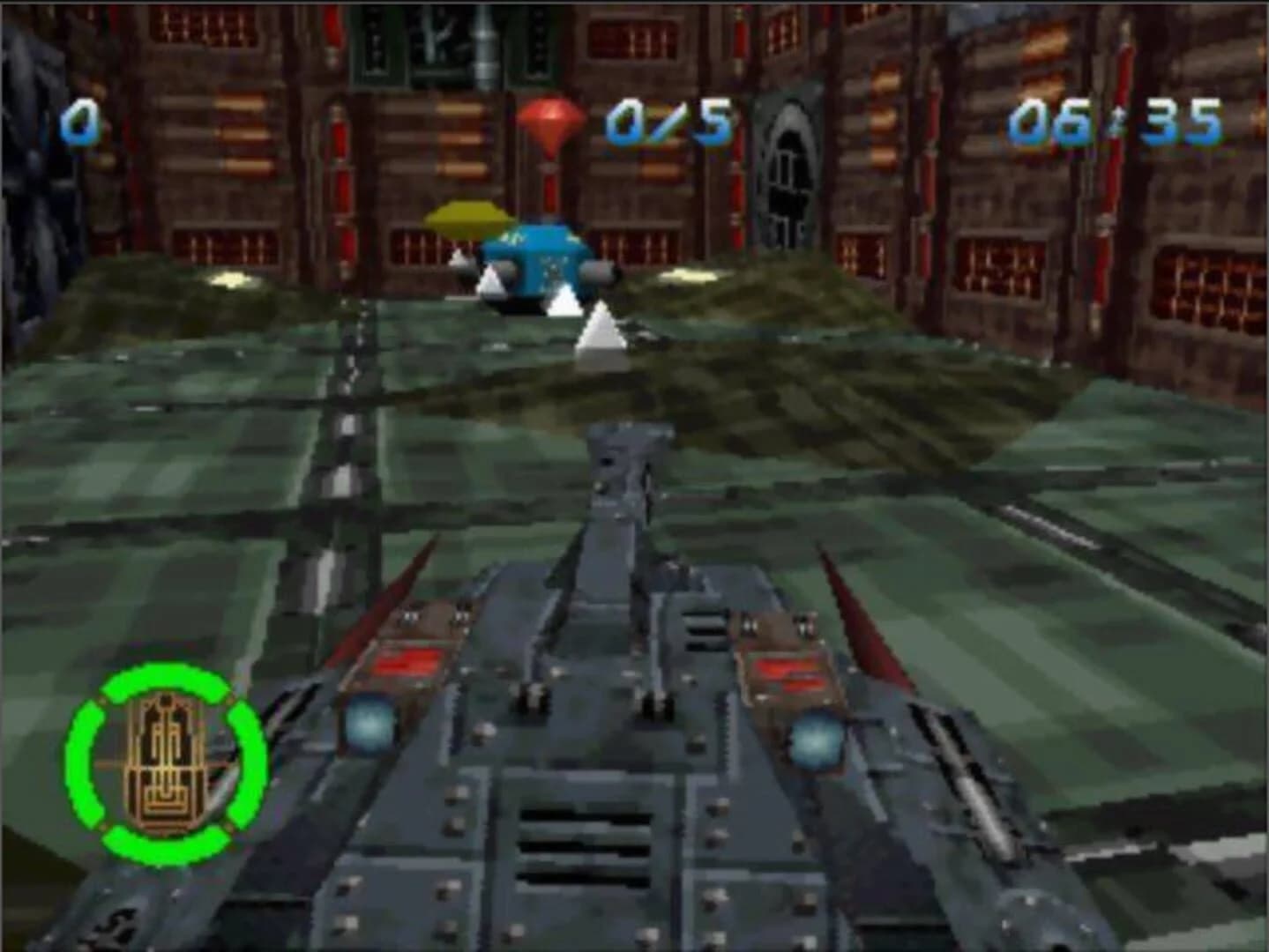Click the score counter showing 0
Image resolution: width=1269 pixels, height=952 pixels.
point(81,123)
